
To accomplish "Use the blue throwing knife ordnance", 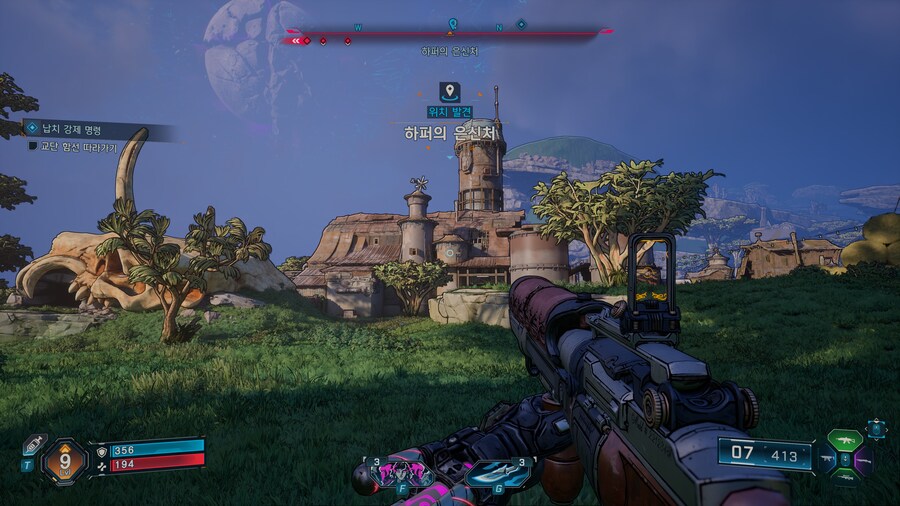I will (498, 472).
